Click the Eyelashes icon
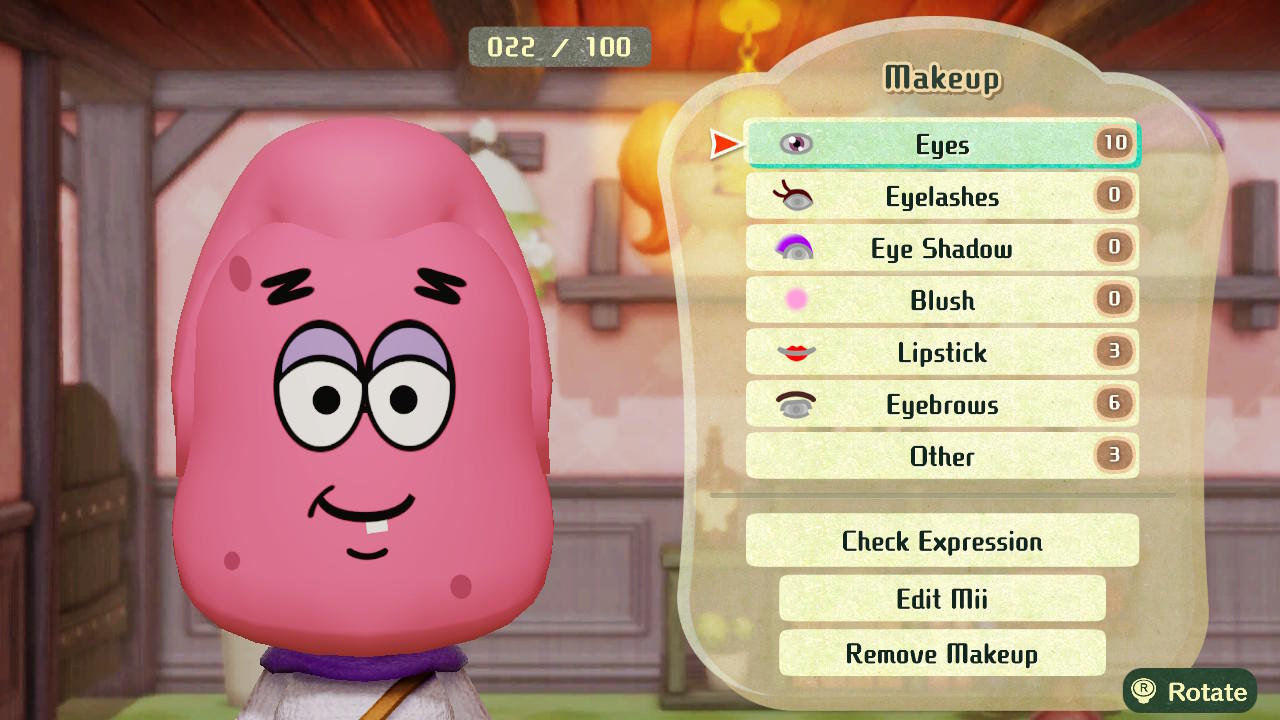1280x720 pixels. (x=793, y=196)
